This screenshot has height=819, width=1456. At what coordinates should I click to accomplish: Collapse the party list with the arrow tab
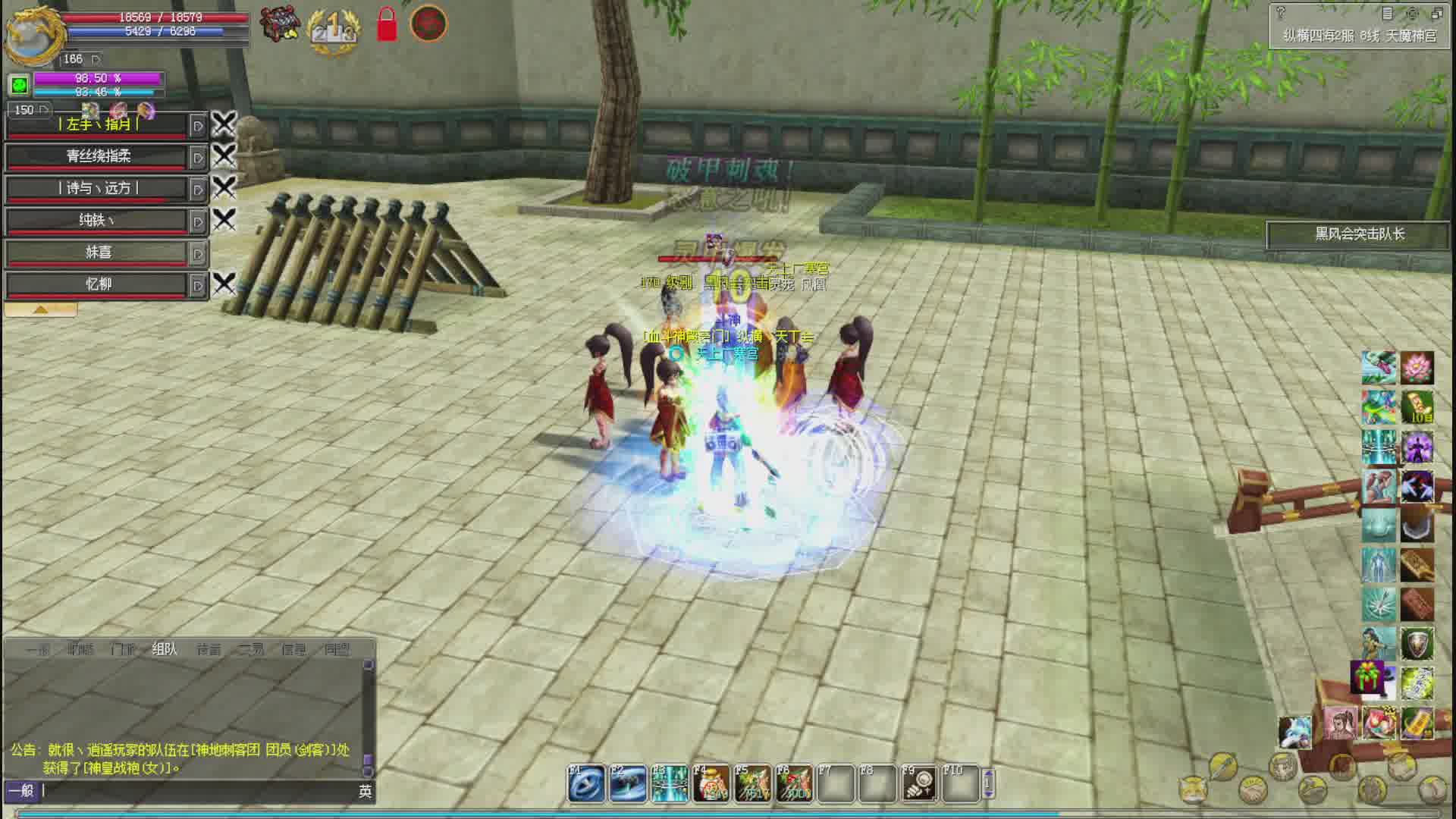coord(40,309)
